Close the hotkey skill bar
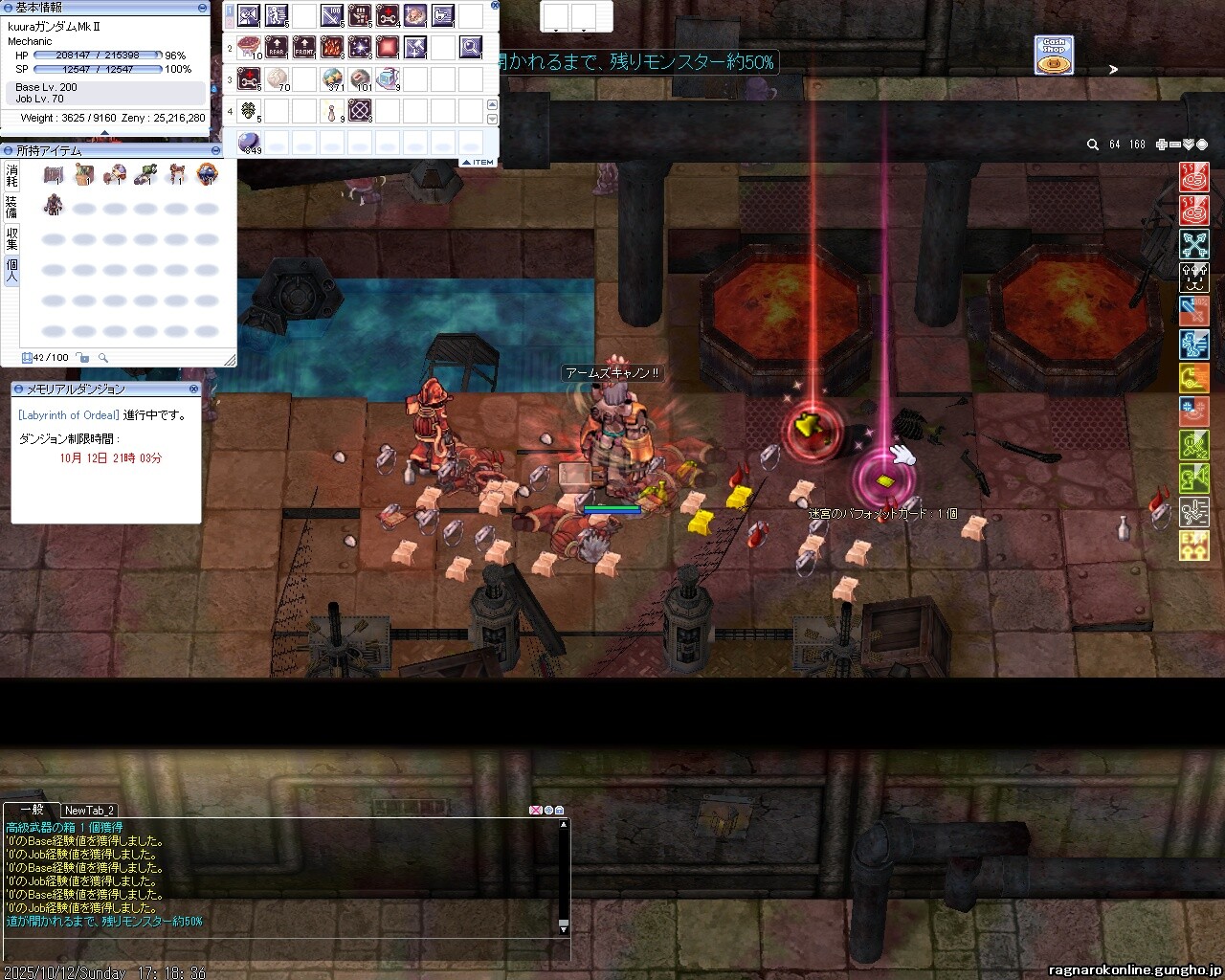This screenshot has height=980, width=1225. [x=495, y=6]
